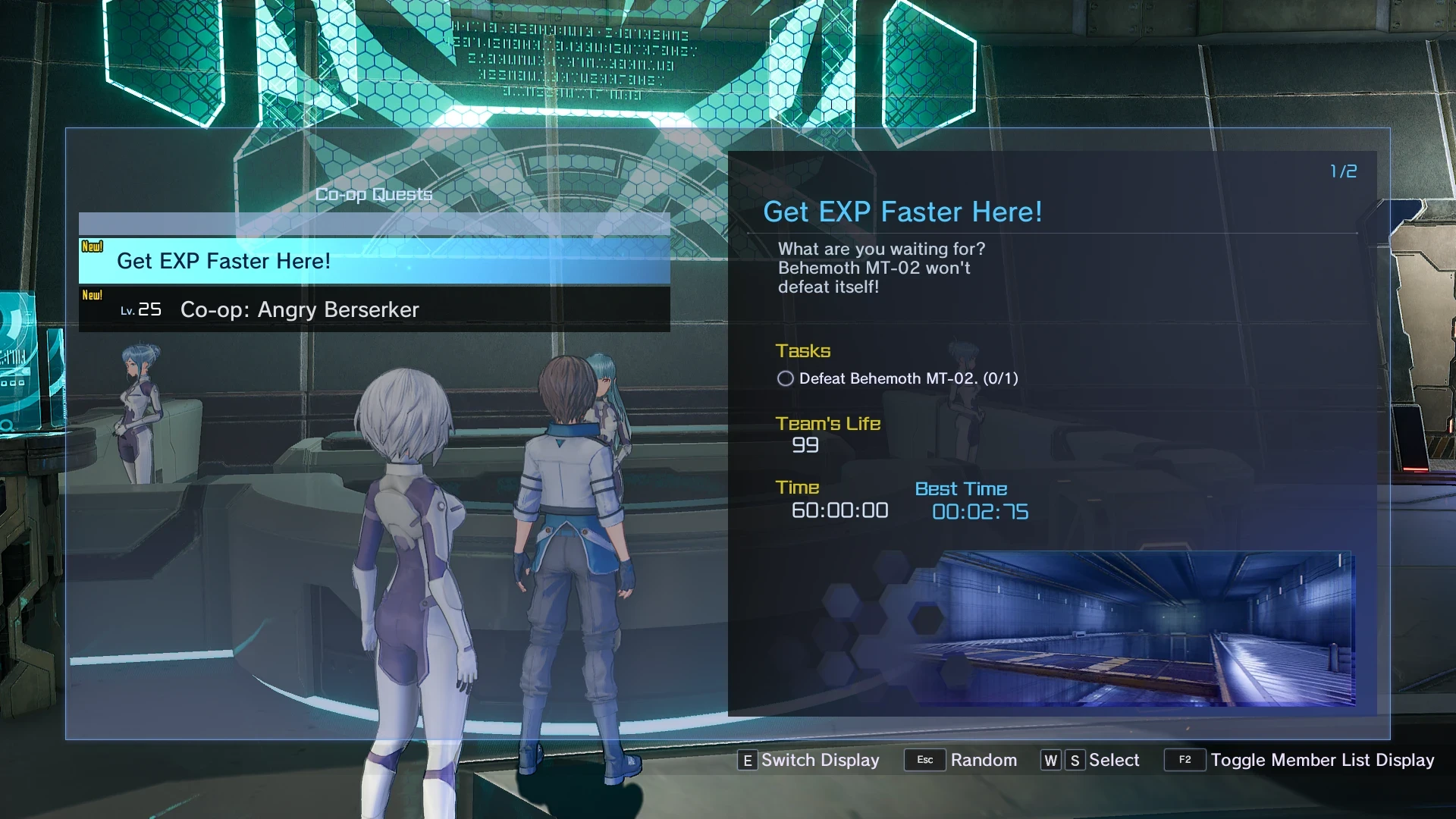Toggle the 'Defeat Behemoth MT-02' task circle

pyautogui.click(x=786, y=378)
